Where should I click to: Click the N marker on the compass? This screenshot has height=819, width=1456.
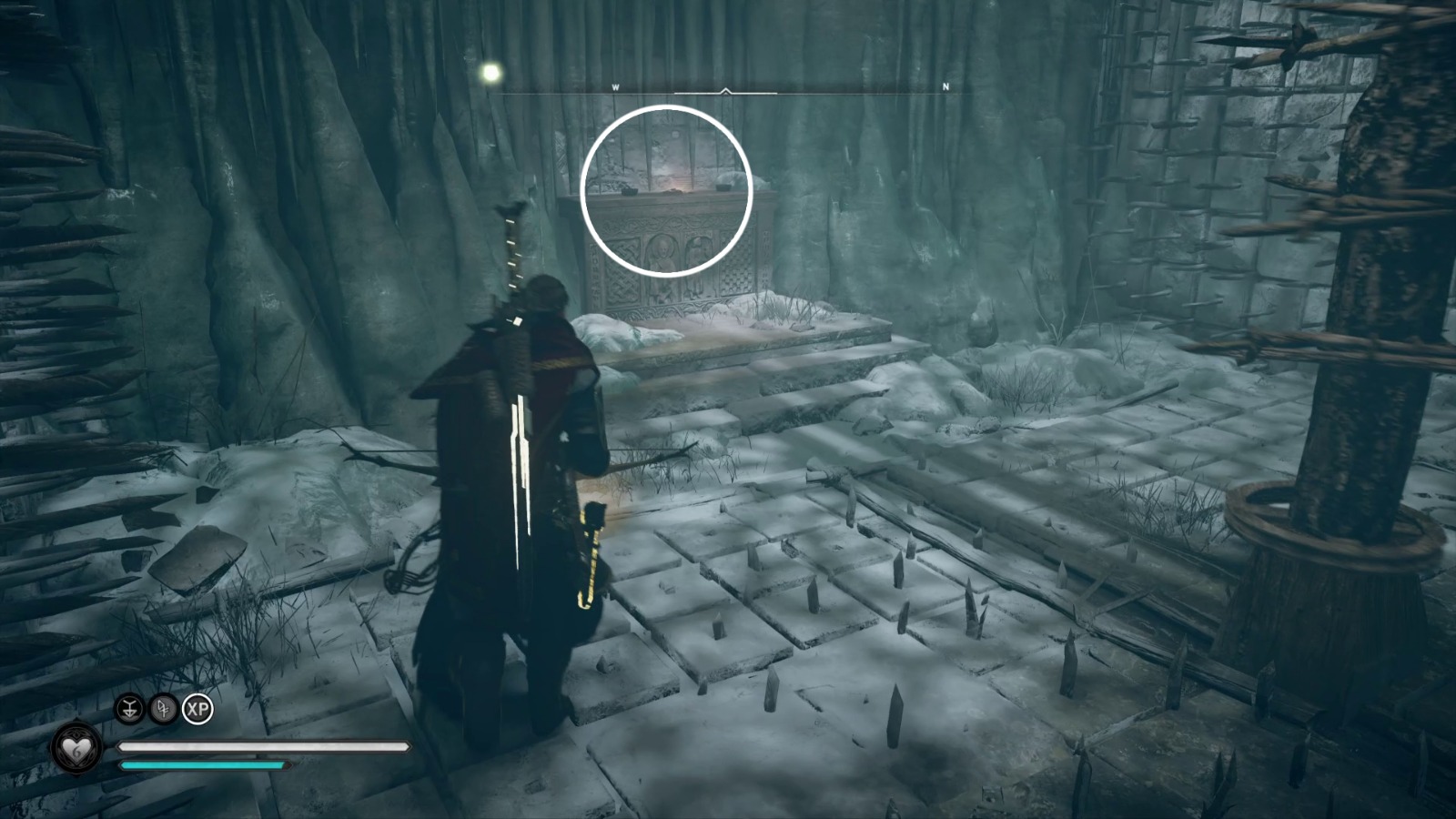coord(946,84)
